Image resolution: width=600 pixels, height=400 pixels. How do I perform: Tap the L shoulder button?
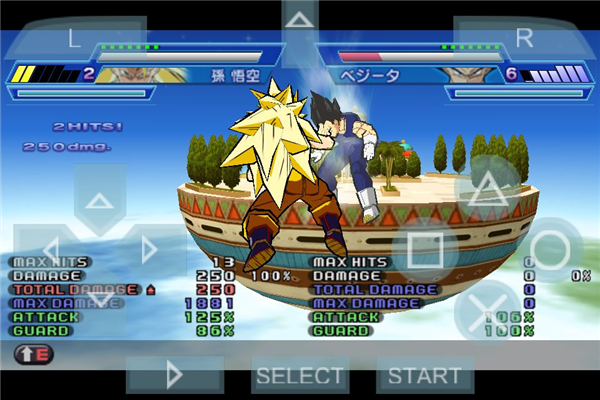pyautogui.click(x=76, y=38)
